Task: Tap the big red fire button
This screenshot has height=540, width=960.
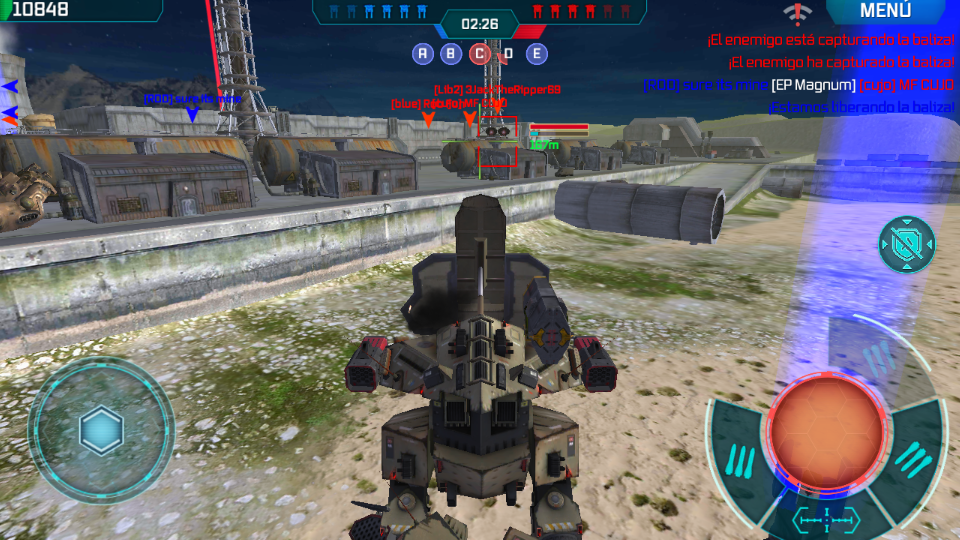Action: click(x=826, y=432)
